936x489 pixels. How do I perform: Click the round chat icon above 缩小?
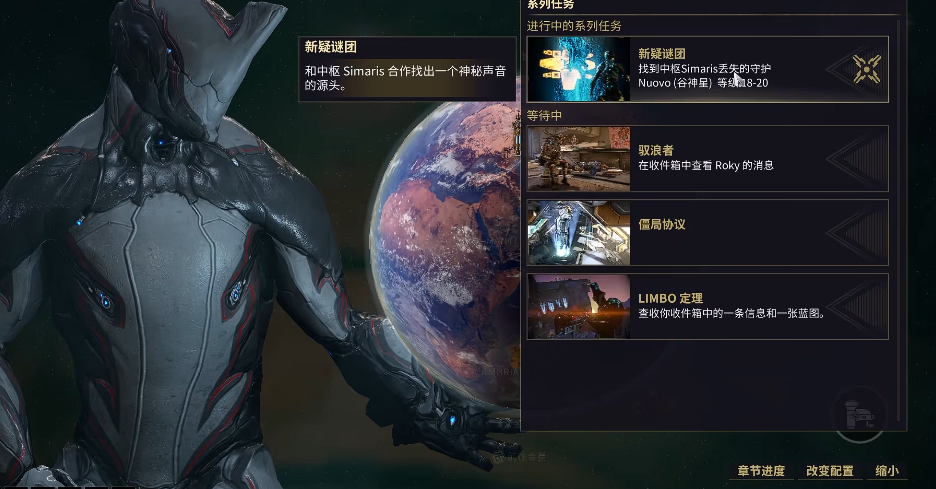(x=860, y=416)
